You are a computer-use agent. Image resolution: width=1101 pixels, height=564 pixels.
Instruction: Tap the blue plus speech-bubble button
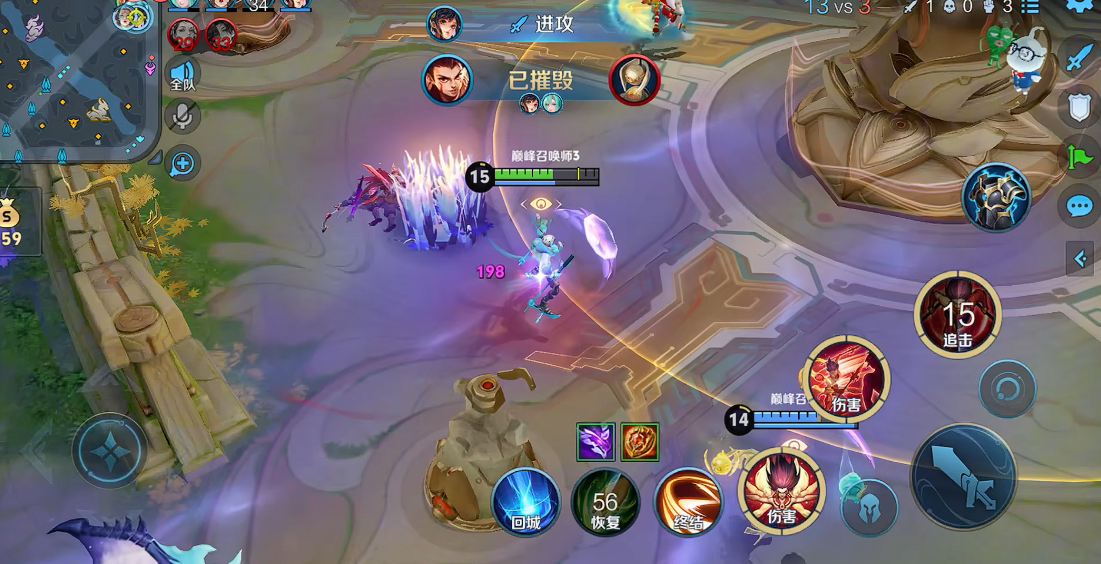[x=182, y=161]
